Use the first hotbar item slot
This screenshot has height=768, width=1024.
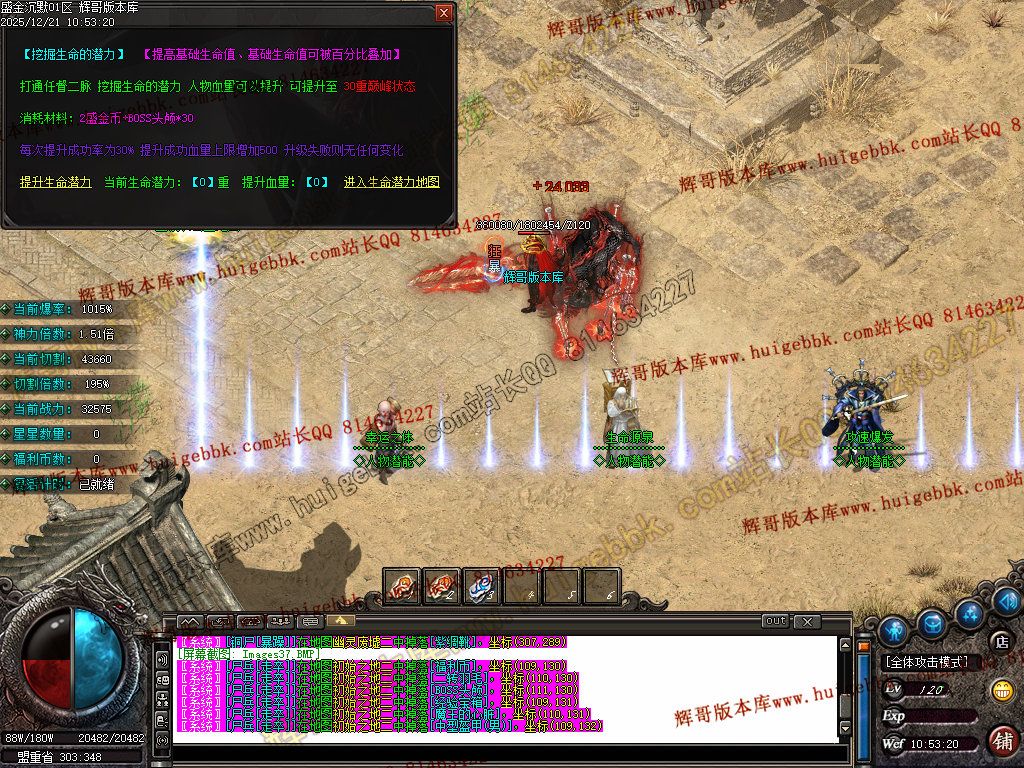(x=402, y=586)
